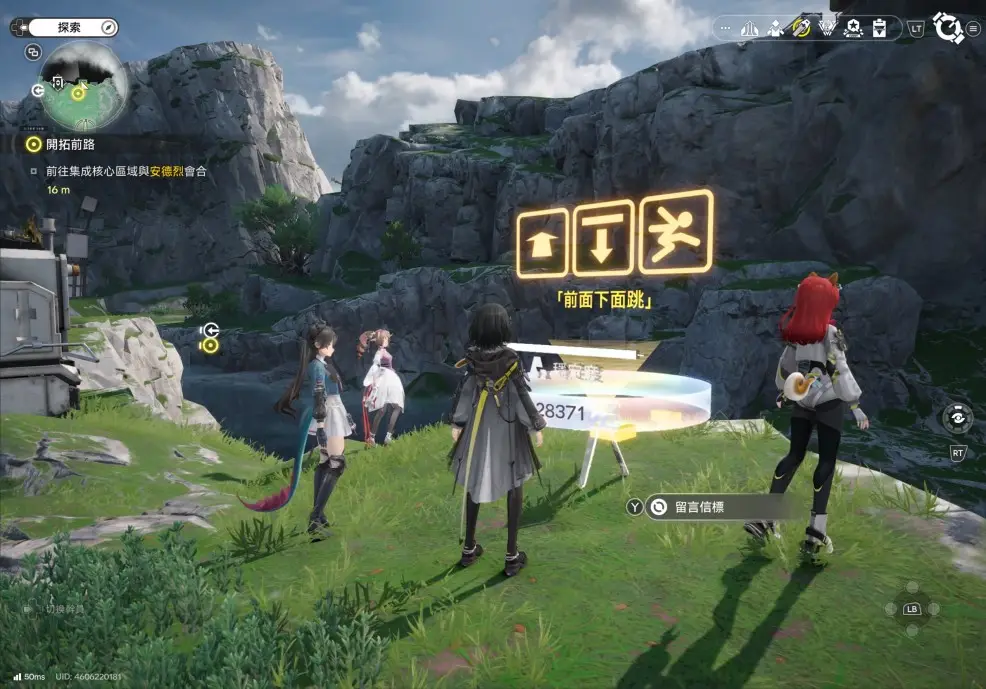The image size is (986, 689).
Task: Toggle the overlapping squares icon above minimap
Action: click(x=33, y=52)
